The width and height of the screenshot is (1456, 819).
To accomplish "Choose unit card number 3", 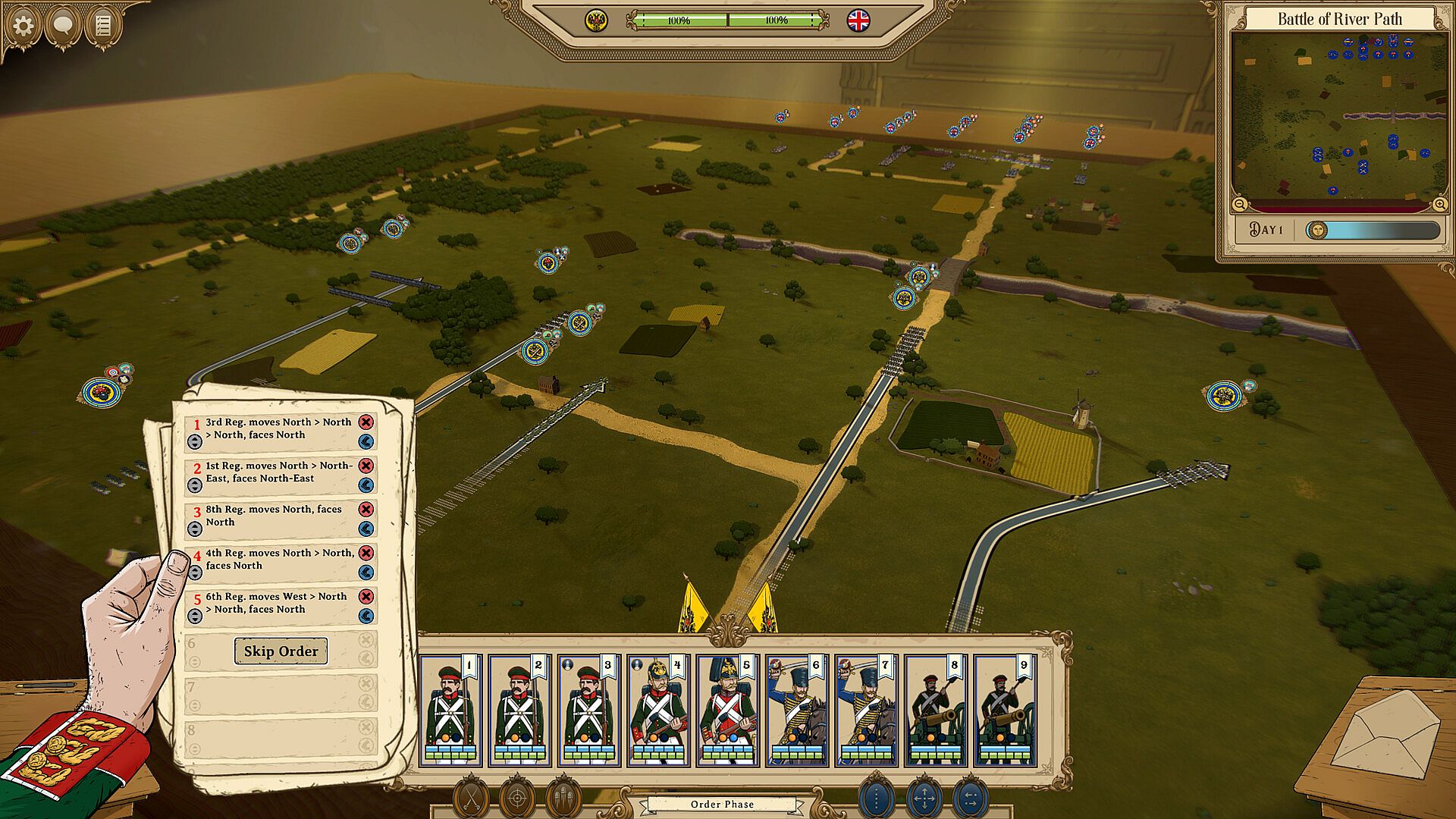I will [x=589, y=710].
